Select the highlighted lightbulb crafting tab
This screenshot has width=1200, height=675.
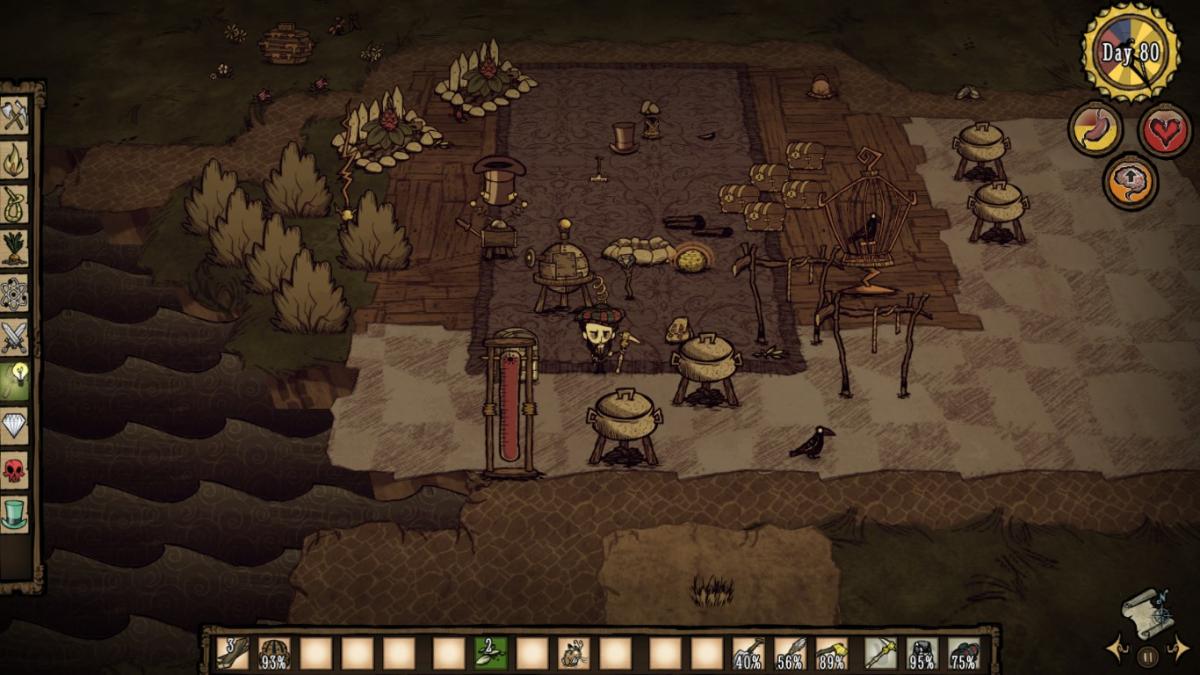(x=15, y=382)
